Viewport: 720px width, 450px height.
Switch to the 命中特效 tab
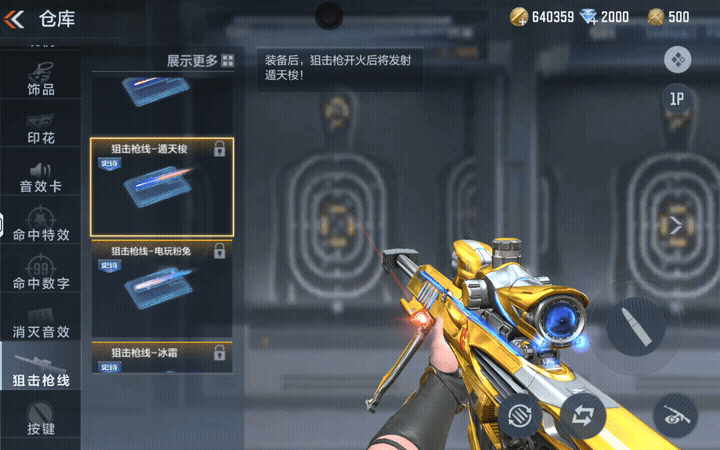[40, 225]
